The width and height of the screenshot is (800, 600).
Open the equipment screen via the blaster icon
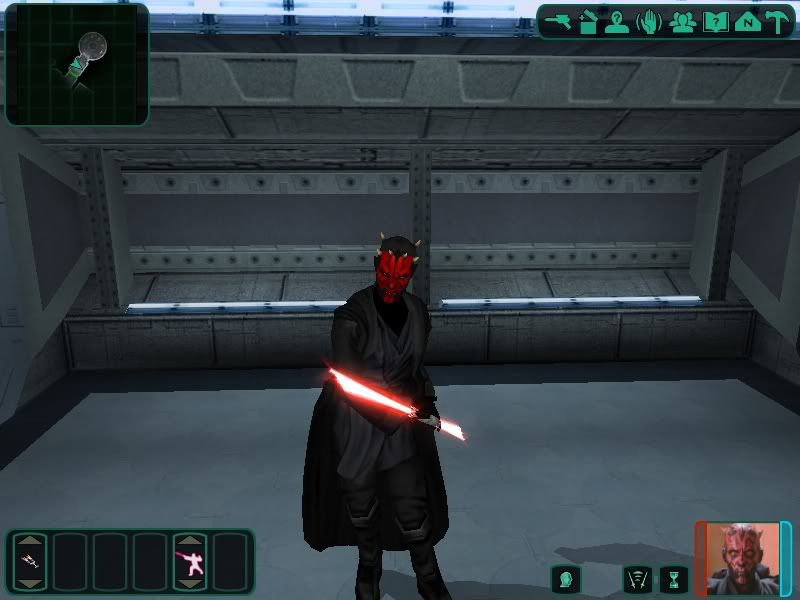pyautogui.click(x=558, y=21)
